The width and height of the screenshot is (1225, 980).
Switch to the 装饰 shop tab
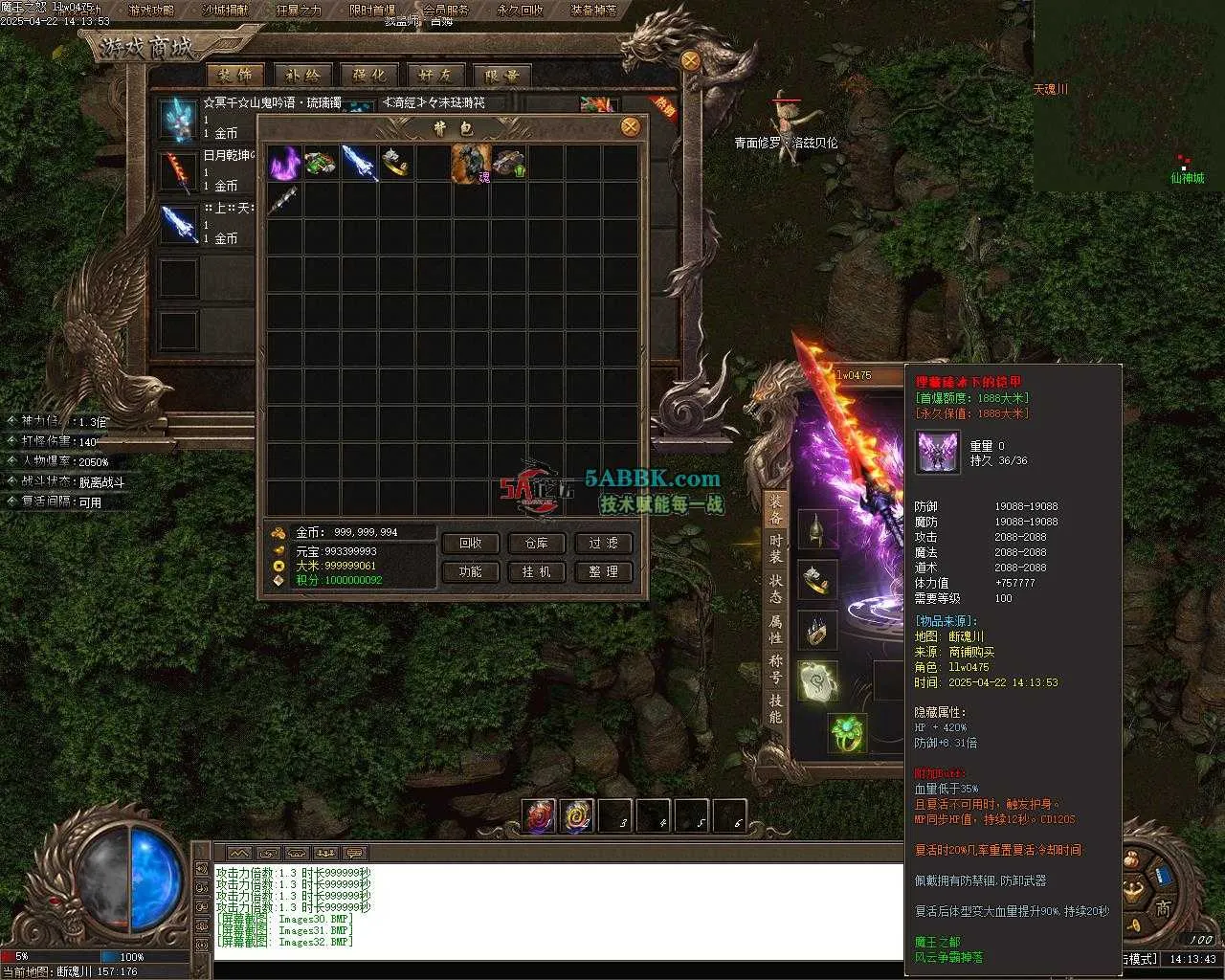[x=234, y=76]
